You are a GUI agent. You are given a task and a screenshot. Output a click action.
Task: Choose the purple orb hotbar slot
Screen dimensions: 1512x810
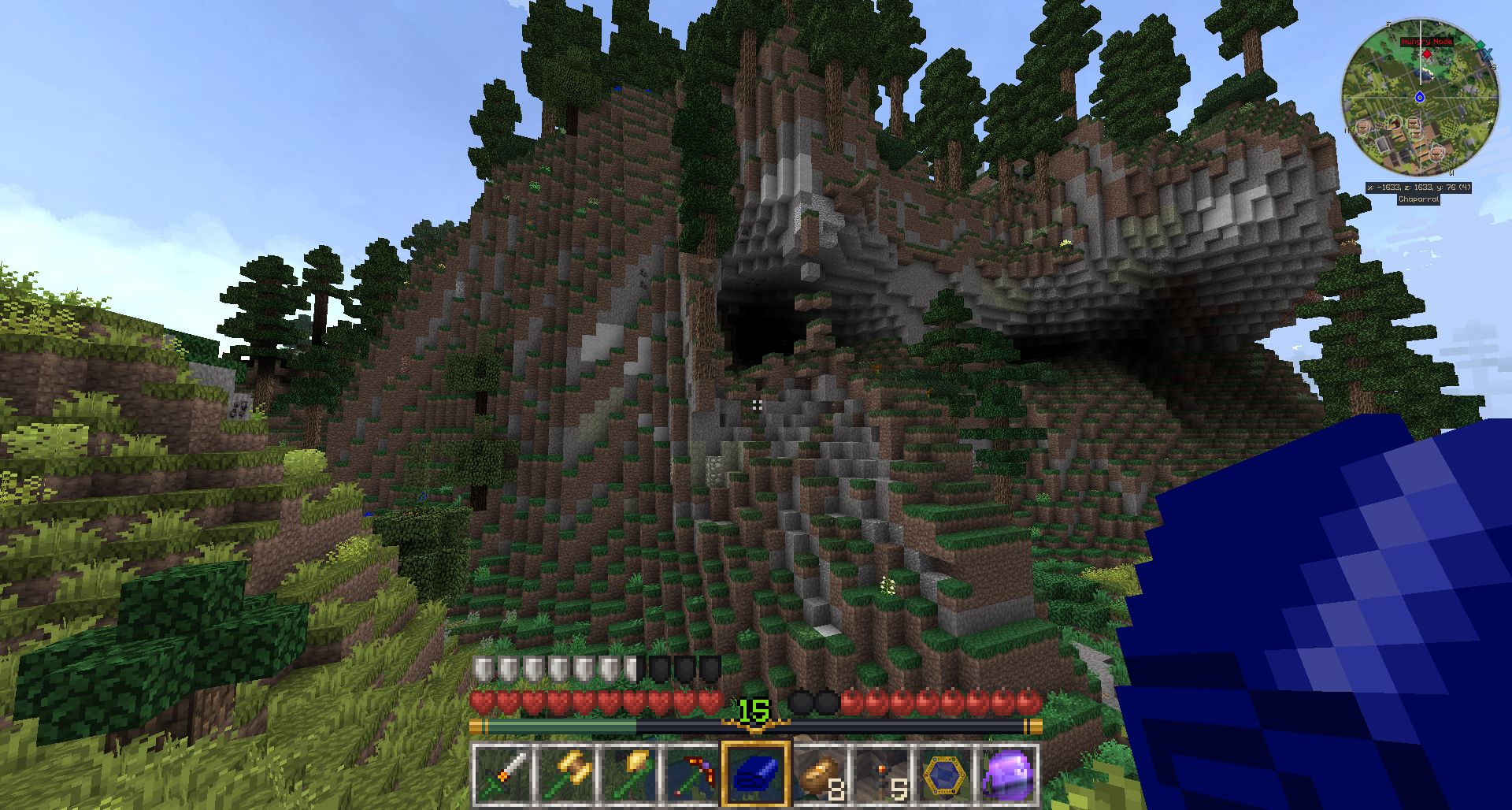pyautogui.click(x=1008, y=775)
